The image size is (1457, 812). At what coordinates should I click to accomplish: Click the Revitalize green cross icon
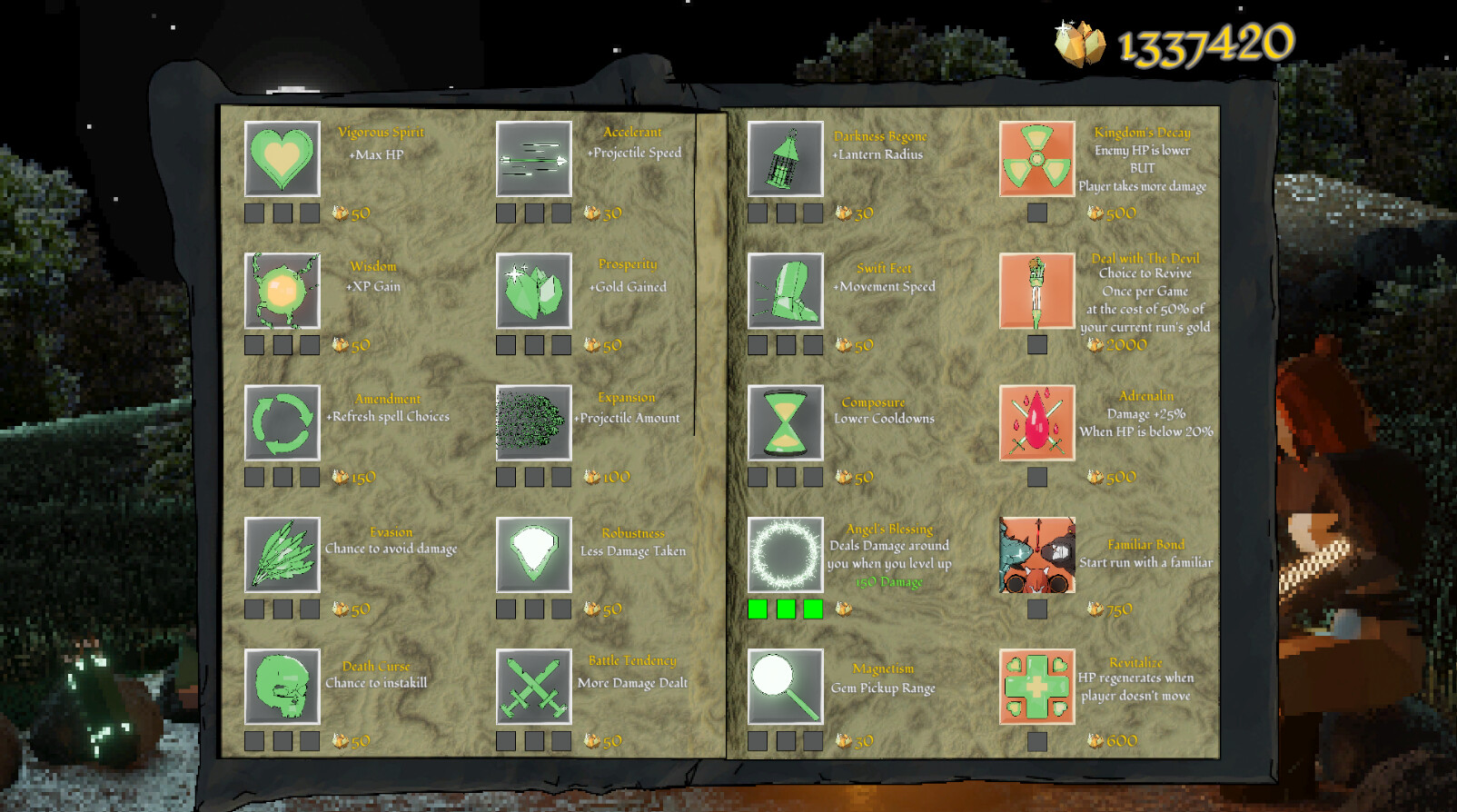point(1036,688)
